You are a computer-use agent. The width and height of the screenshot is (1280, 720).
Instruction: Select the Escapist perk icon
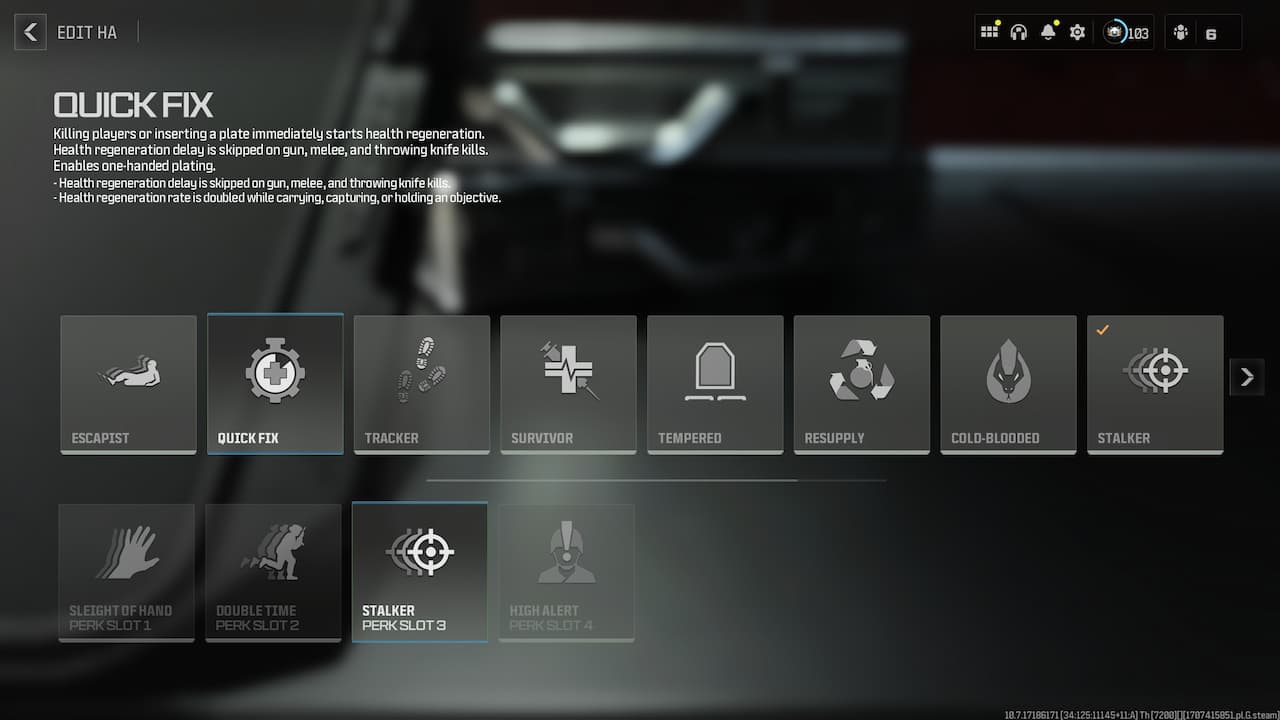(x=128, y=383)
